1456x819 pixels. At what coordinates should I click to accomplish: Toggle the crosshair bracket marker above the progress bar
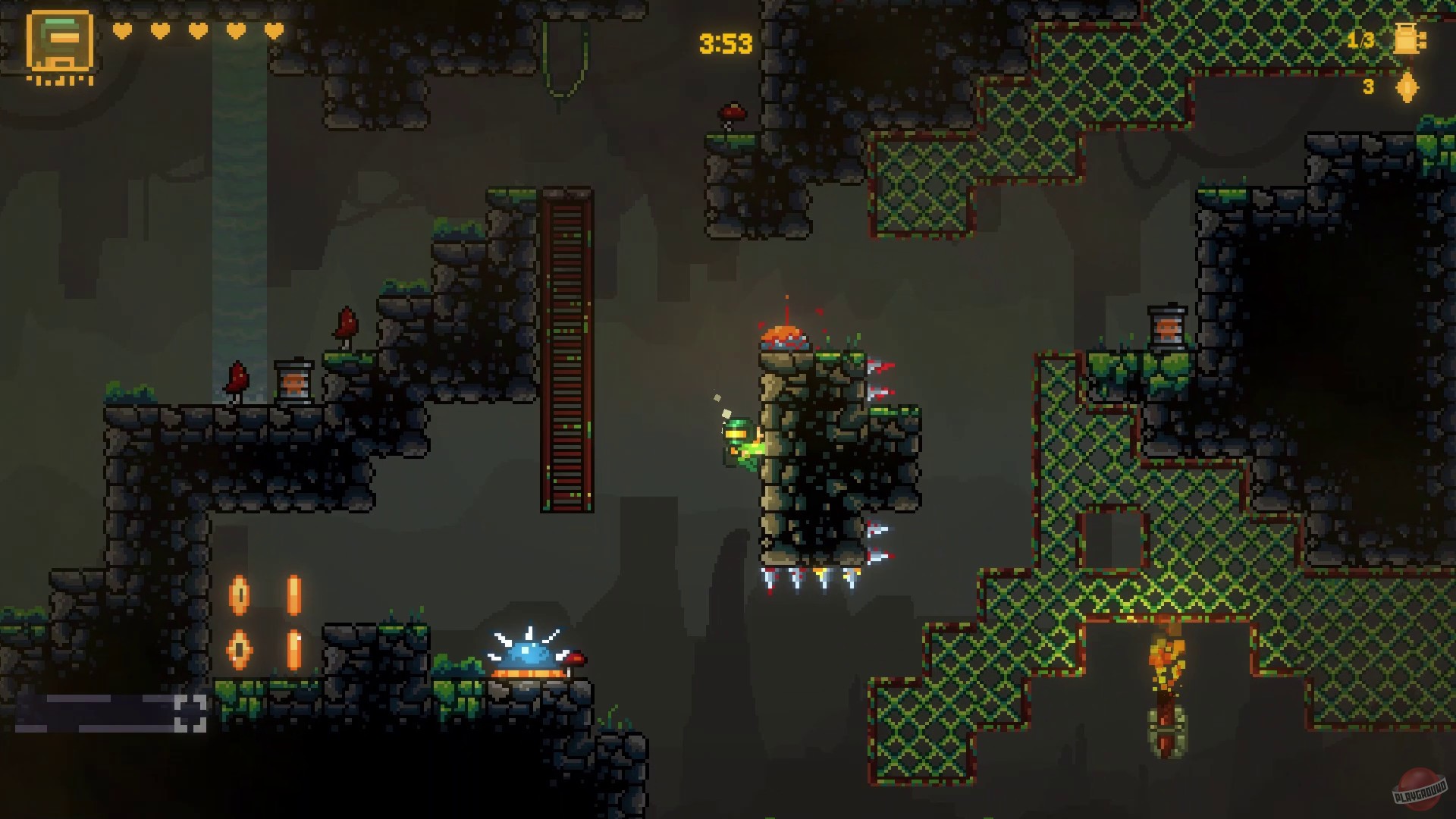(x=192, y=714)
